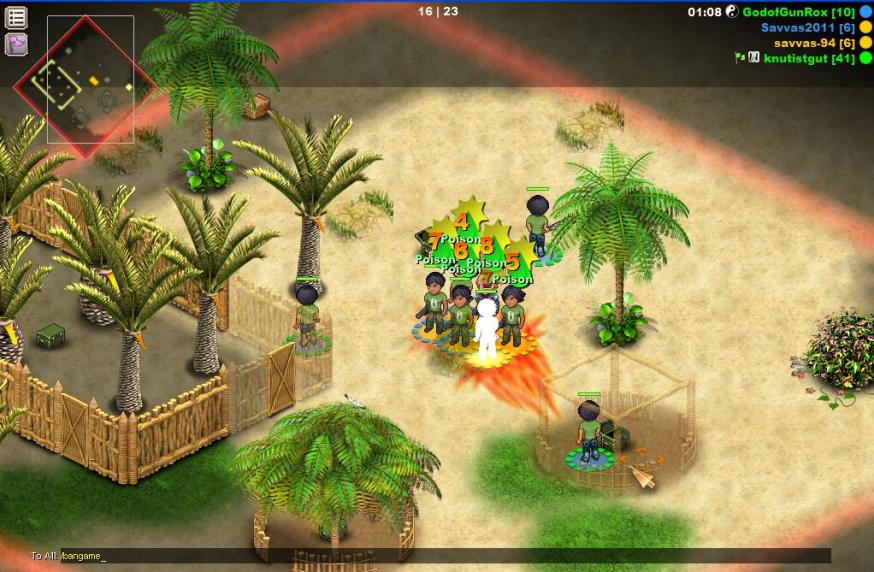Click the pink flag button
This screenshot has height=572, width=874.
pyautogui.click(x=17, y=44)
